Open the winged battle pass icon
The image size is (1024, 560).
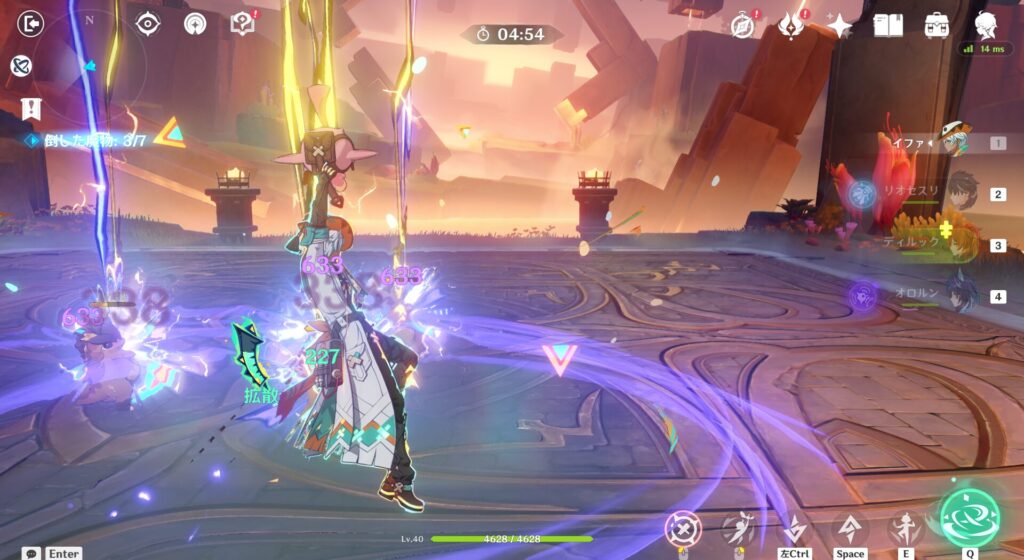[x=791, y=25]
